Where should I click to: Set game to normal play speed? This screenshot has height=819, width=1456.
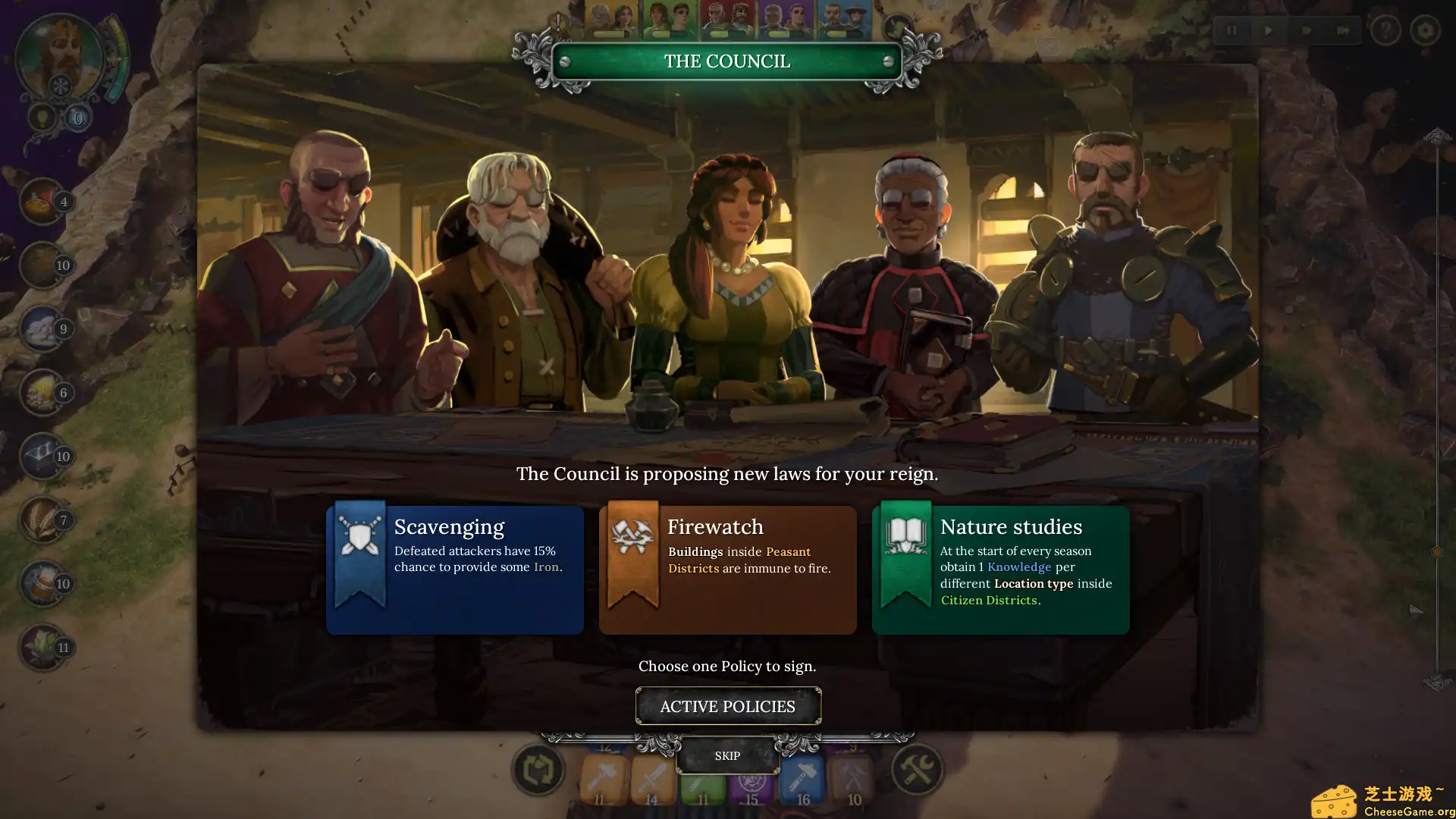pyautogui.click(x=1269, y=31)
